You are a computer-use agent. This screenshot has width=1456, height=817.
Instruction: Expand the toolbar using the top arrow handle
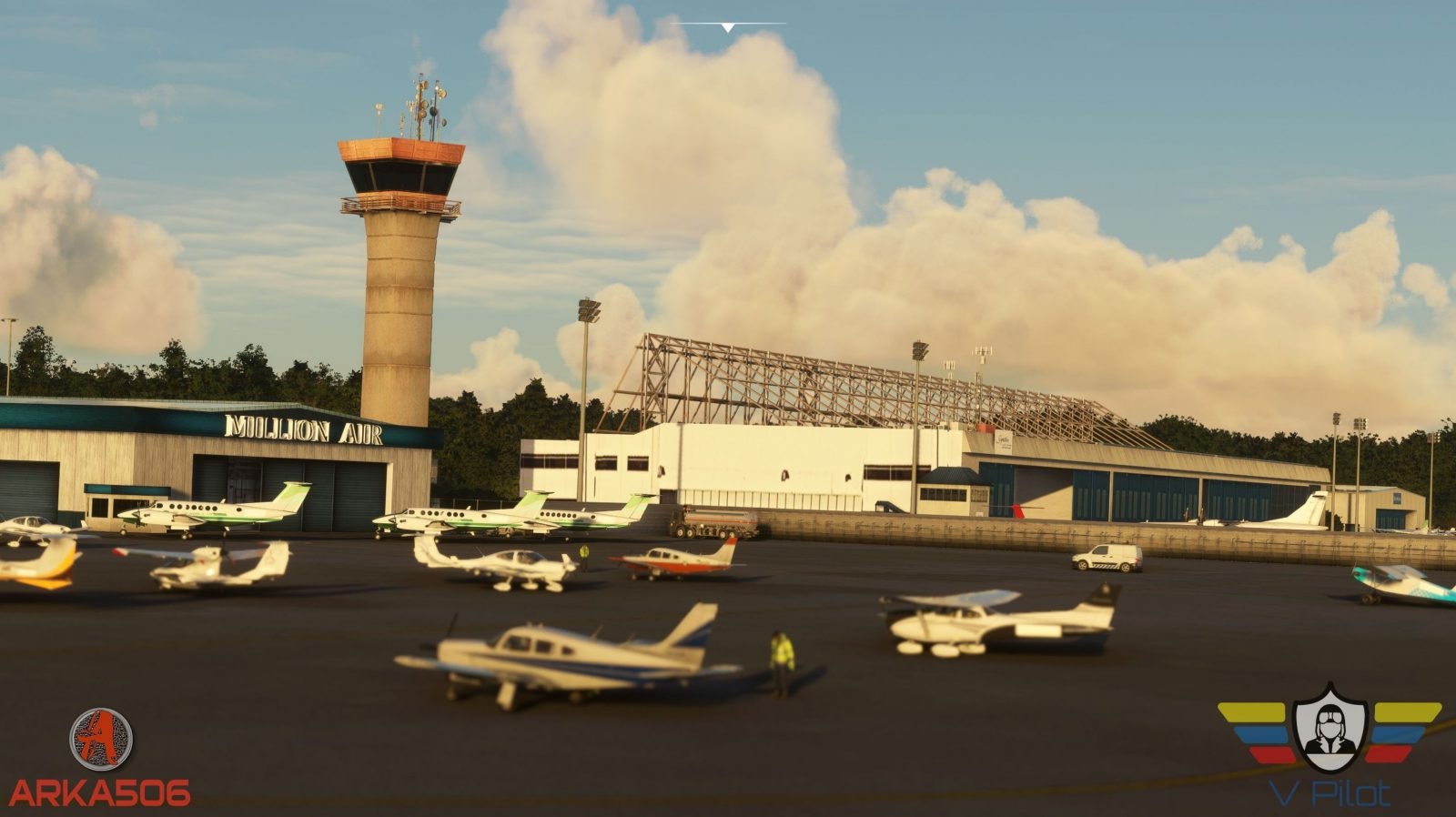pos(727,27)
